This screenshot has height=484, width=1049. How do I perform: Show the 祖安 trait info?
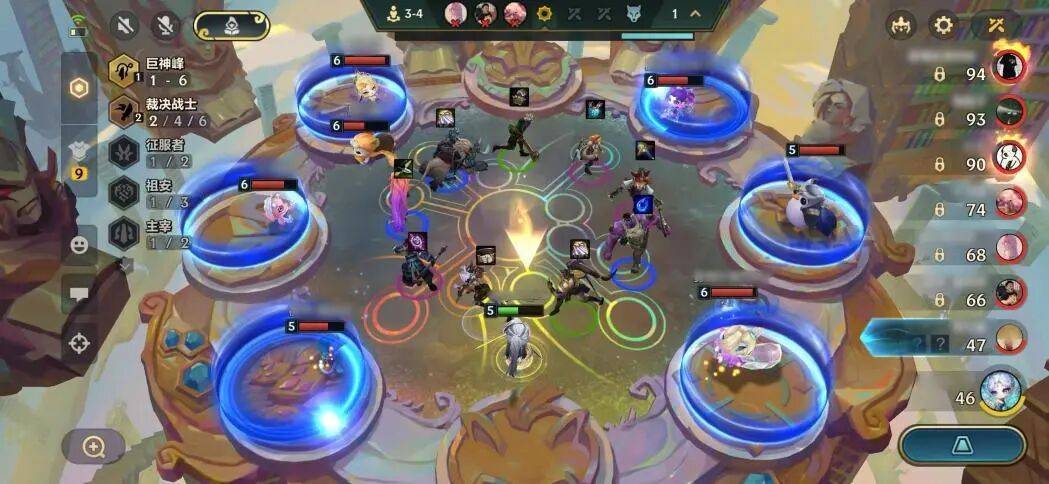(x=125, y=191)
